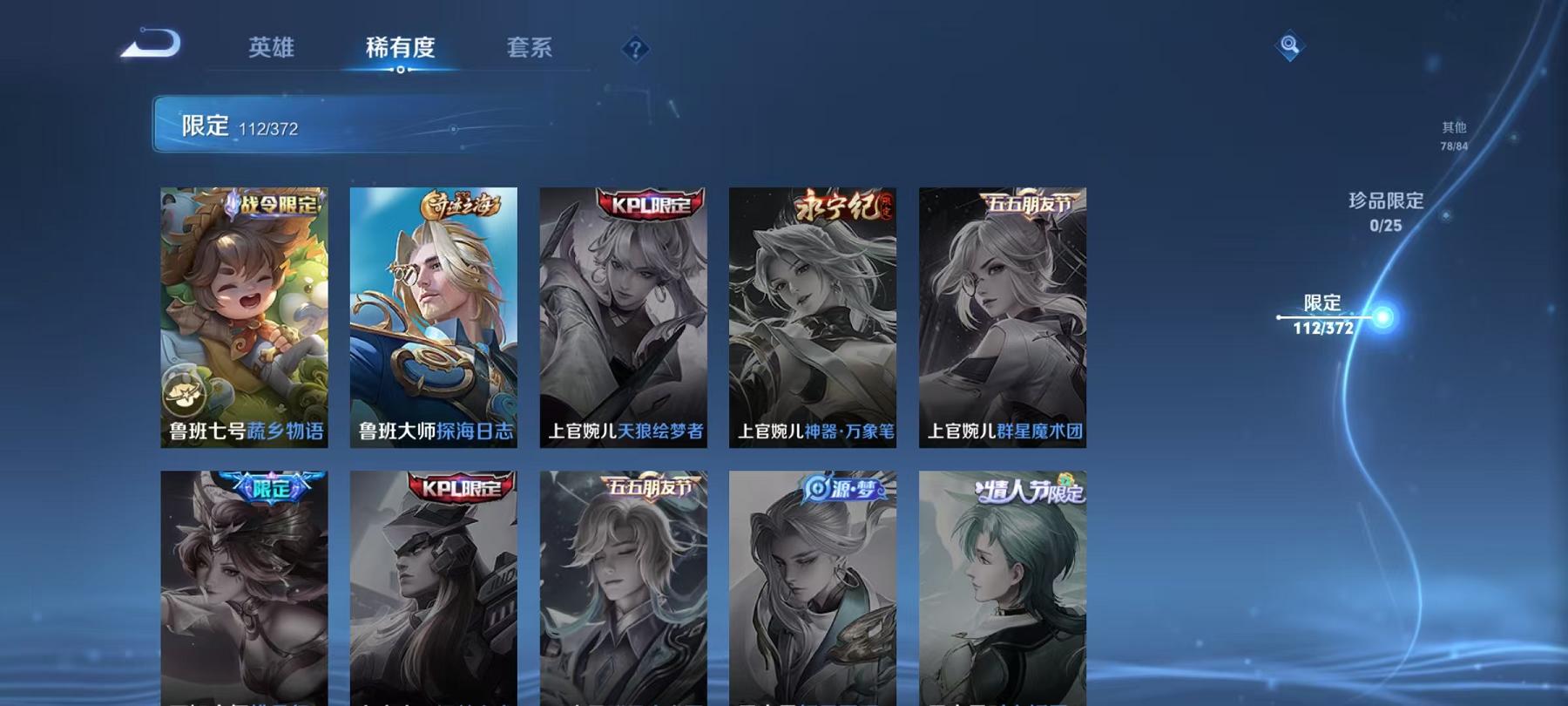Open the help question mark icon
Screen dimensions: 1568x706
[x=635, y=50]
